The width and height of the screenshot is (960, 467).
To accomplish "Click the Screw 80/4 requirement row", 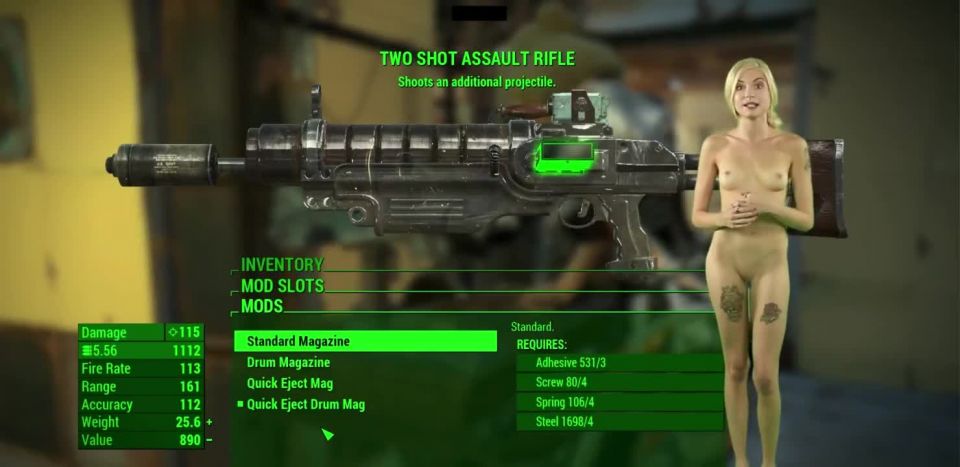I will click(619, 382).
